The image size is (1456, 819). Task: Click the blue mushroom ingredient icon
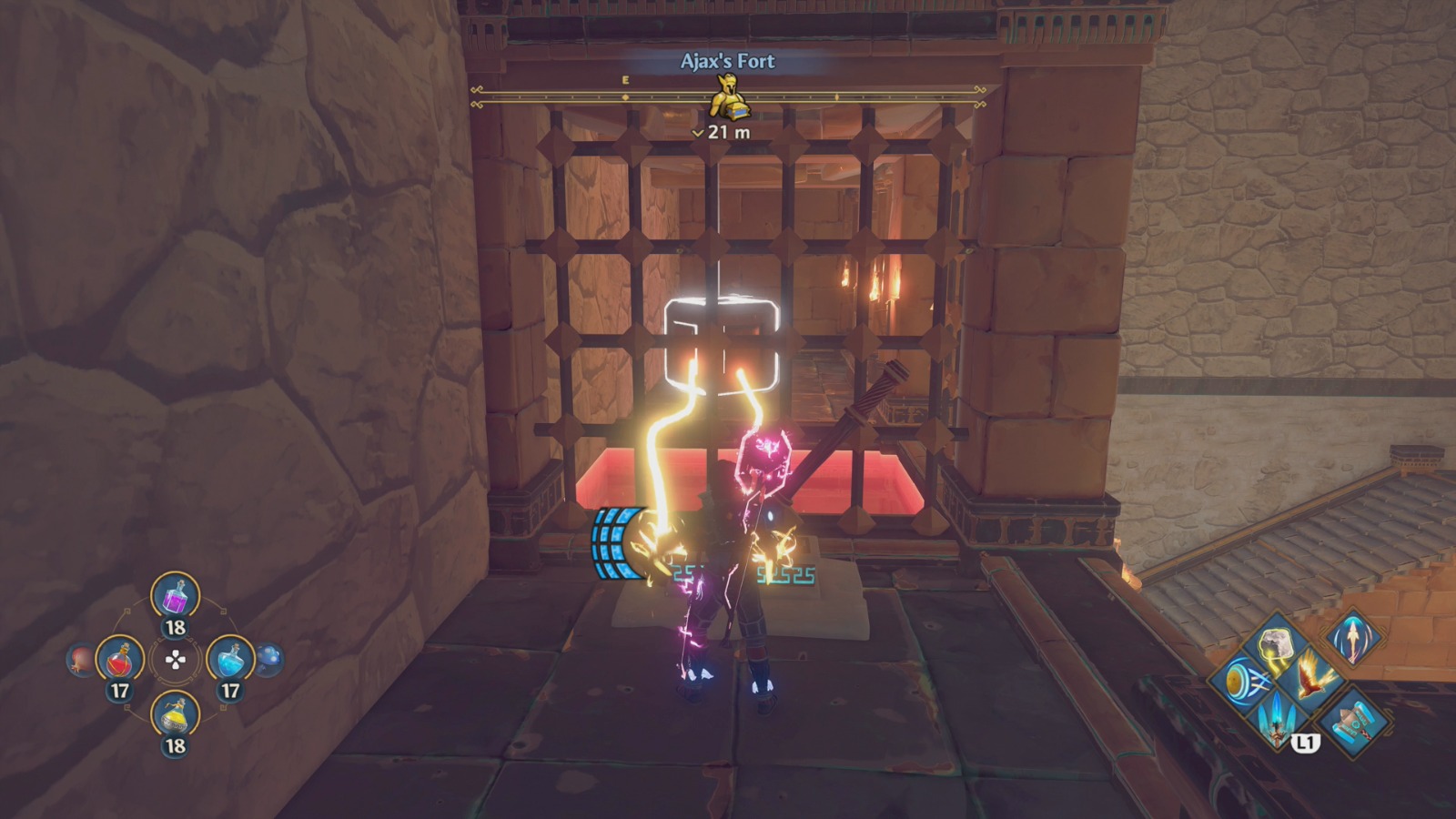(269, 659)
